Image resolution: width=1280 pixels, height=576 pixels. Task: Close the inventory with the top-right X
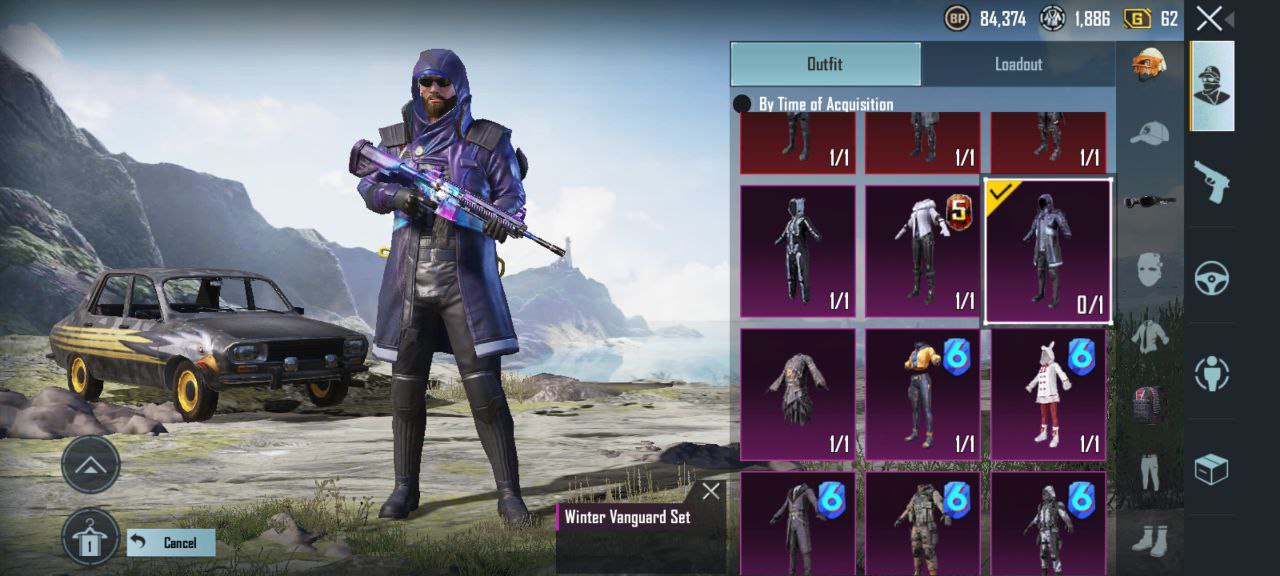tap(1209, 18)
